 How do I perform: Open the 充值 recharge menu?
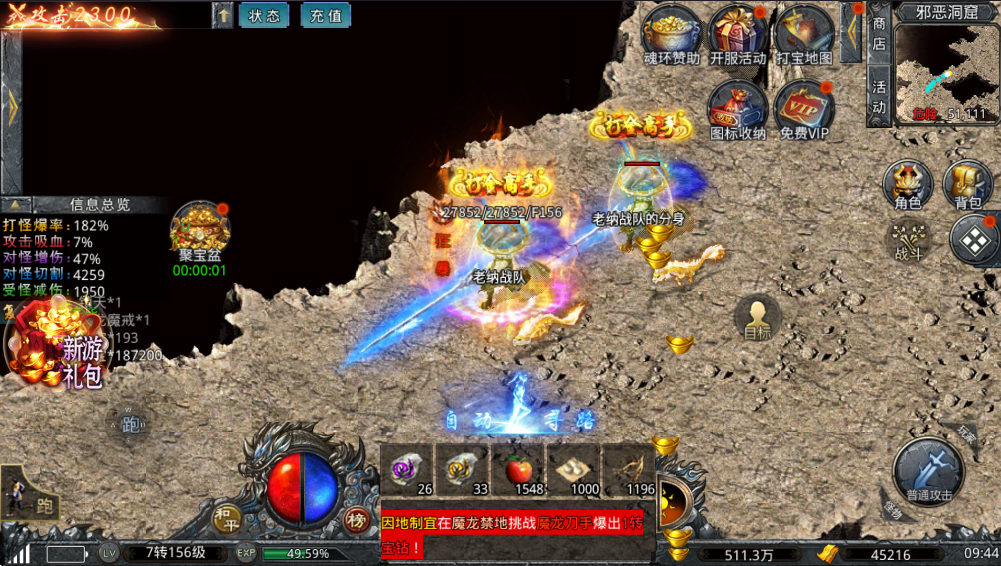click(x=325, y=15)
